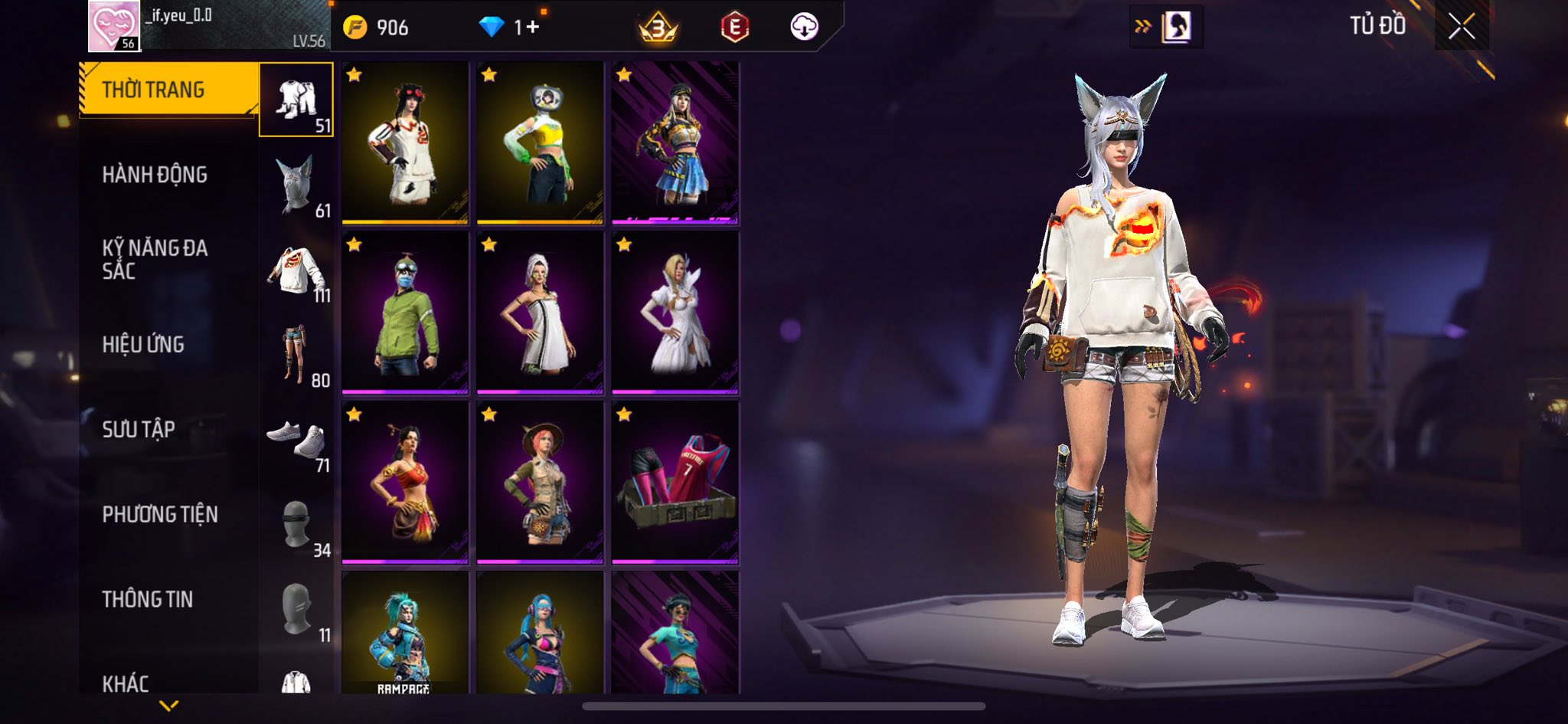This screenshot has height=724, width=1568.
Task: Show the white sneakers shoes subcategory
Action: click(296, 440)
